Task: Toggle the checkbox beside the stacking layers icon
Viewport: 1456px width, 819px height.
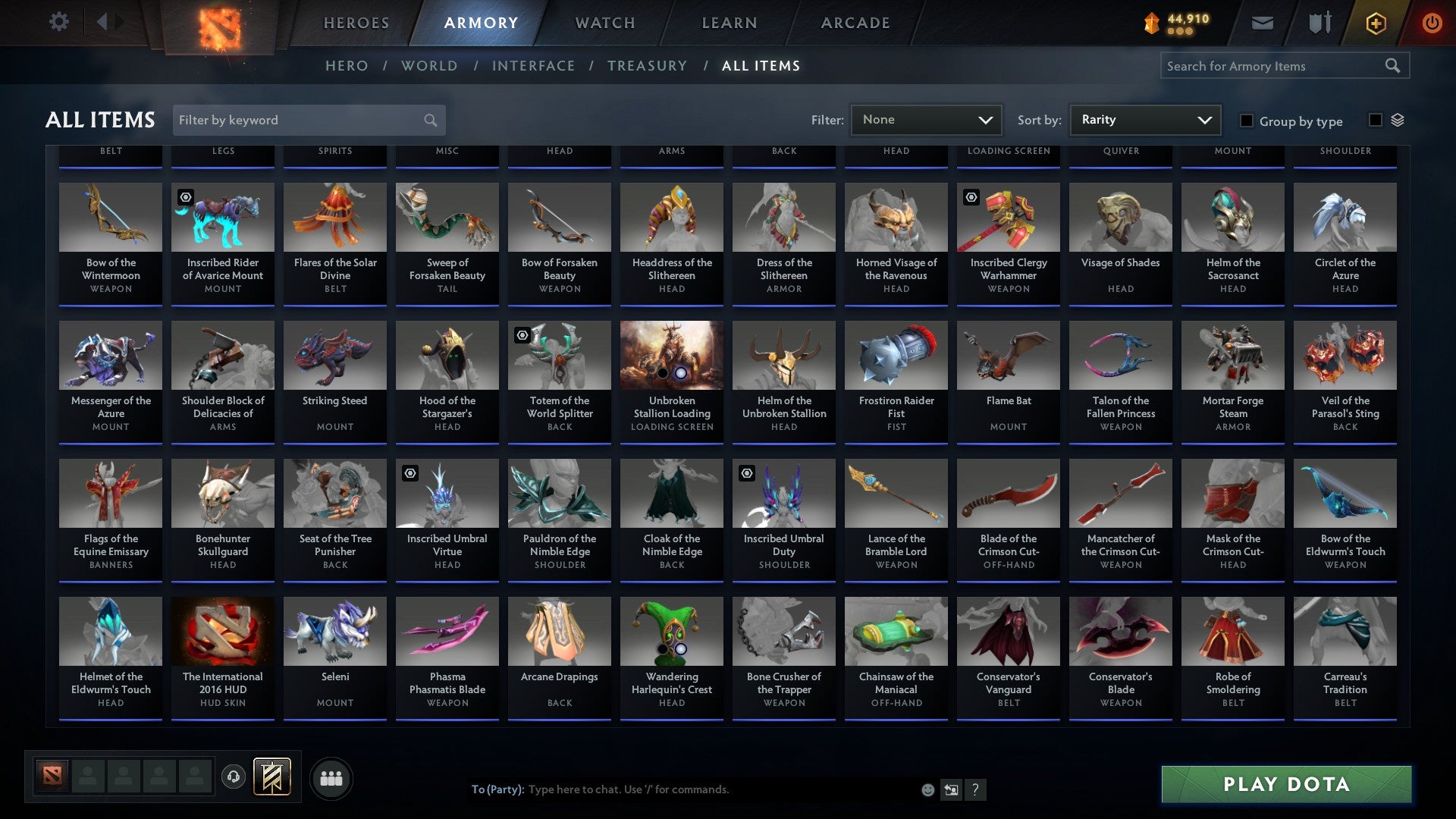Action: [1376, 120]
